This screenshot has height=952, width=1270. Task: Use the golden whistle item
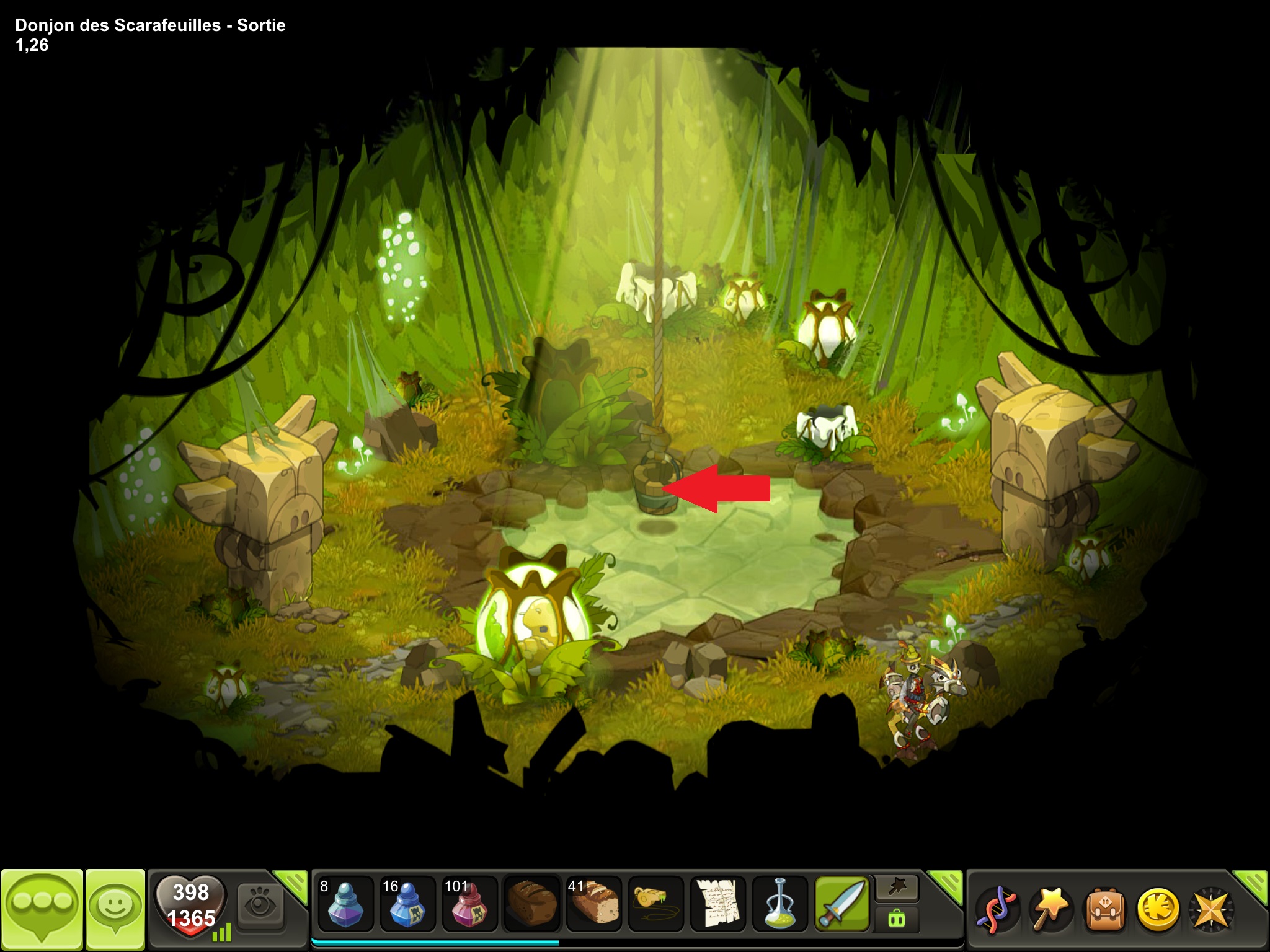click(655, 904)
